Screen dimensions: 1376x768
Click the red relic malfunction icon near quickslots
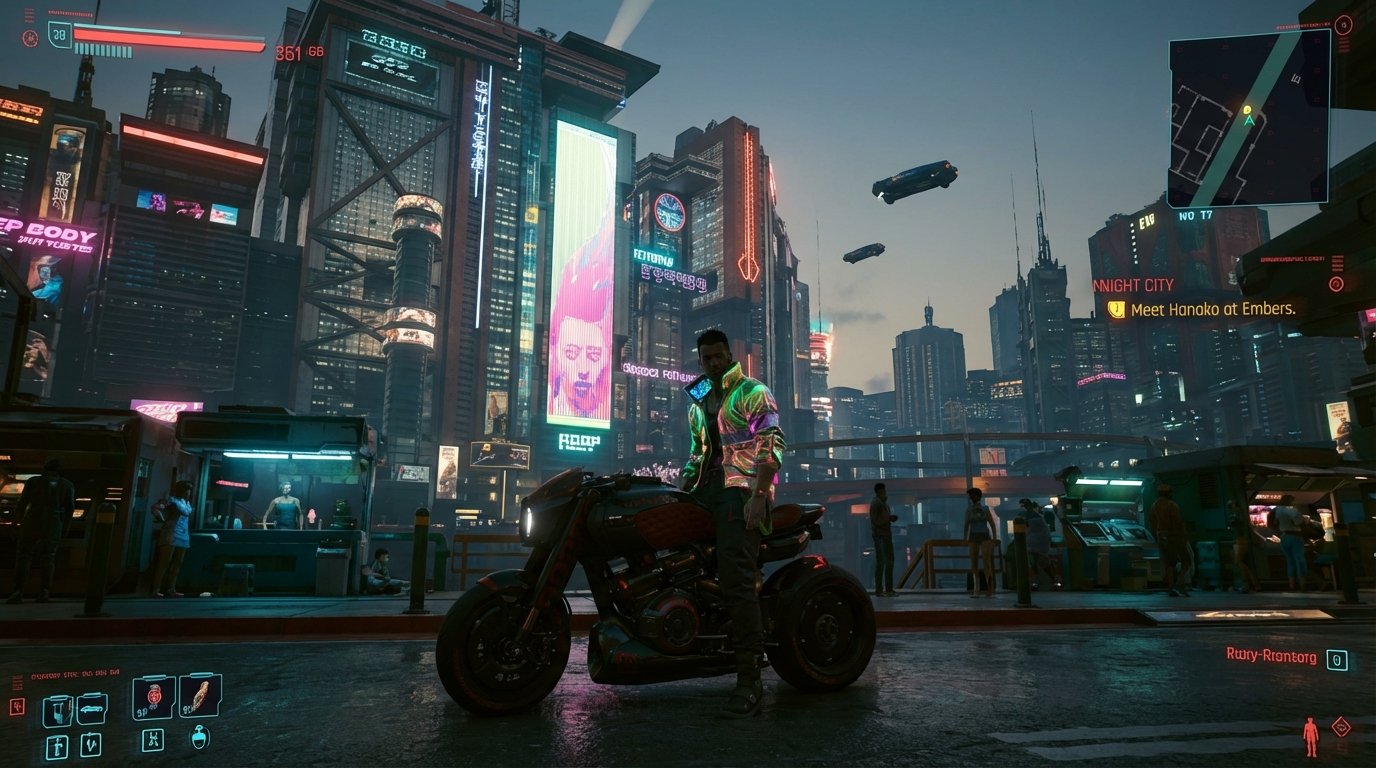pyautogui.click(x=18, y=706)
